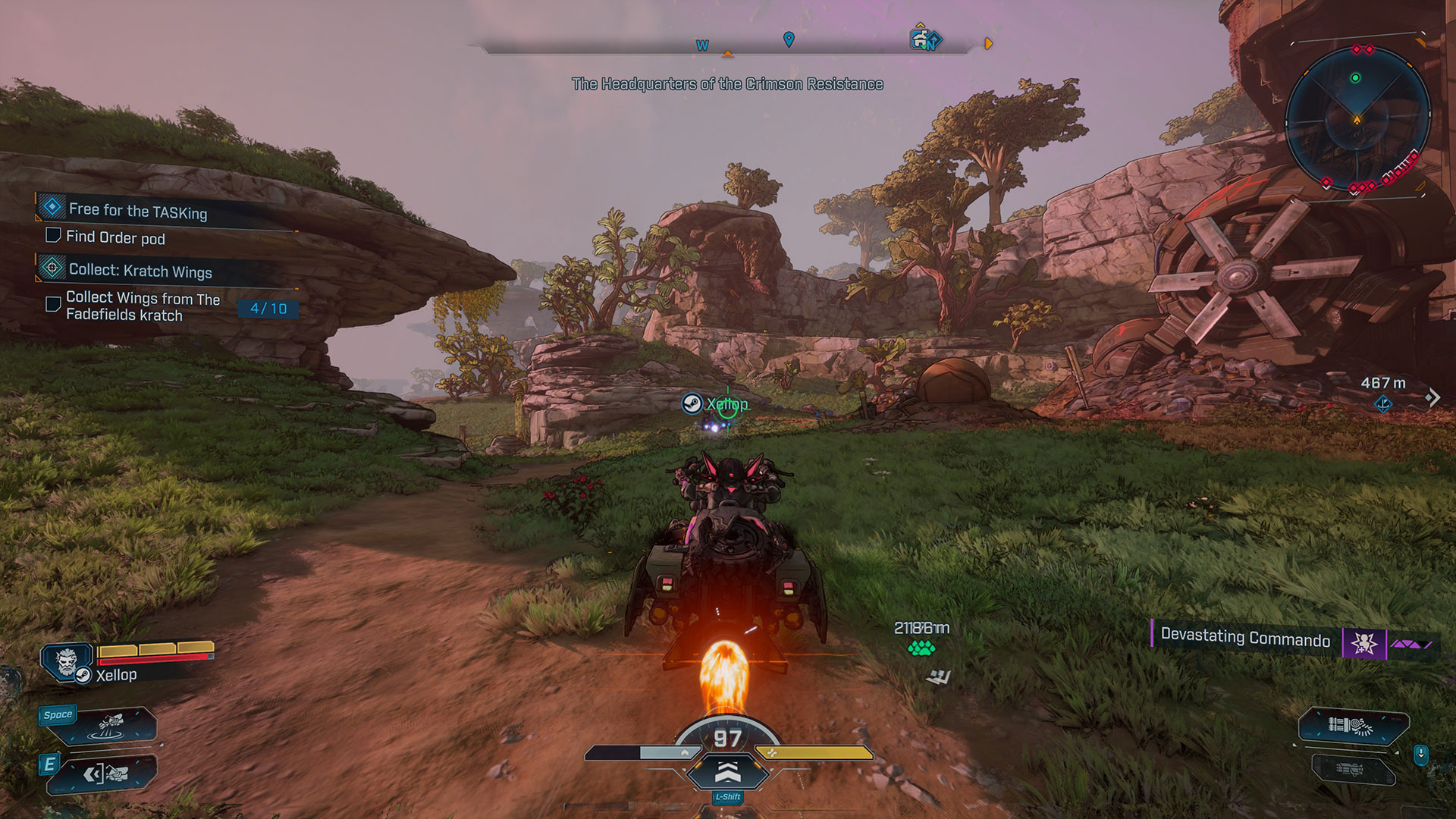Image resolution: width=1456 pixels, height=819 pixels.
Task: Click the Xellop teammate nameplate
Action: coord(717,404)
